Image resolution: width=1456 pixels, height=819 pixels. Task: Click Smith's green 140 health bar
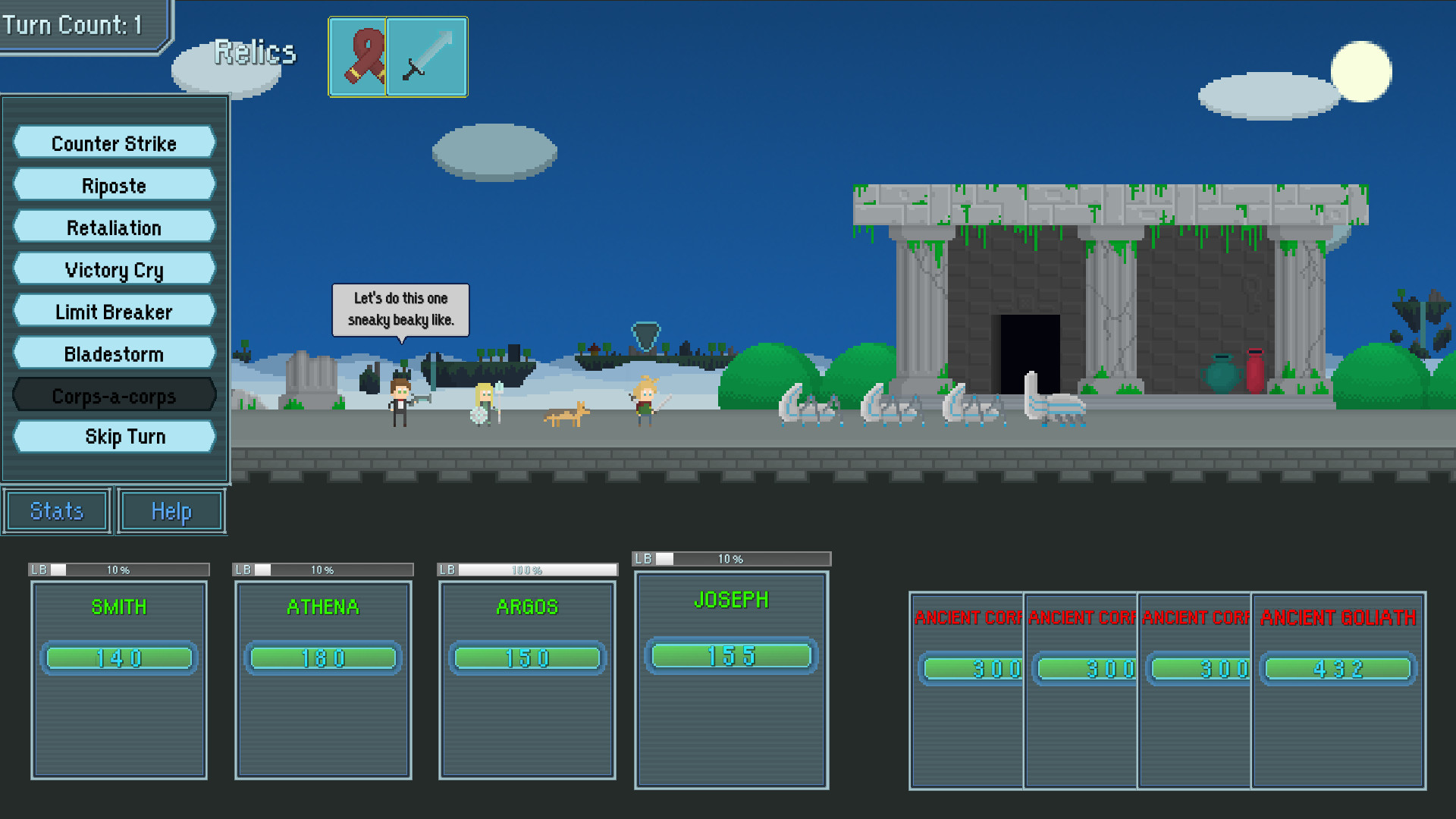pyautogui.click(x=118, y=658)
